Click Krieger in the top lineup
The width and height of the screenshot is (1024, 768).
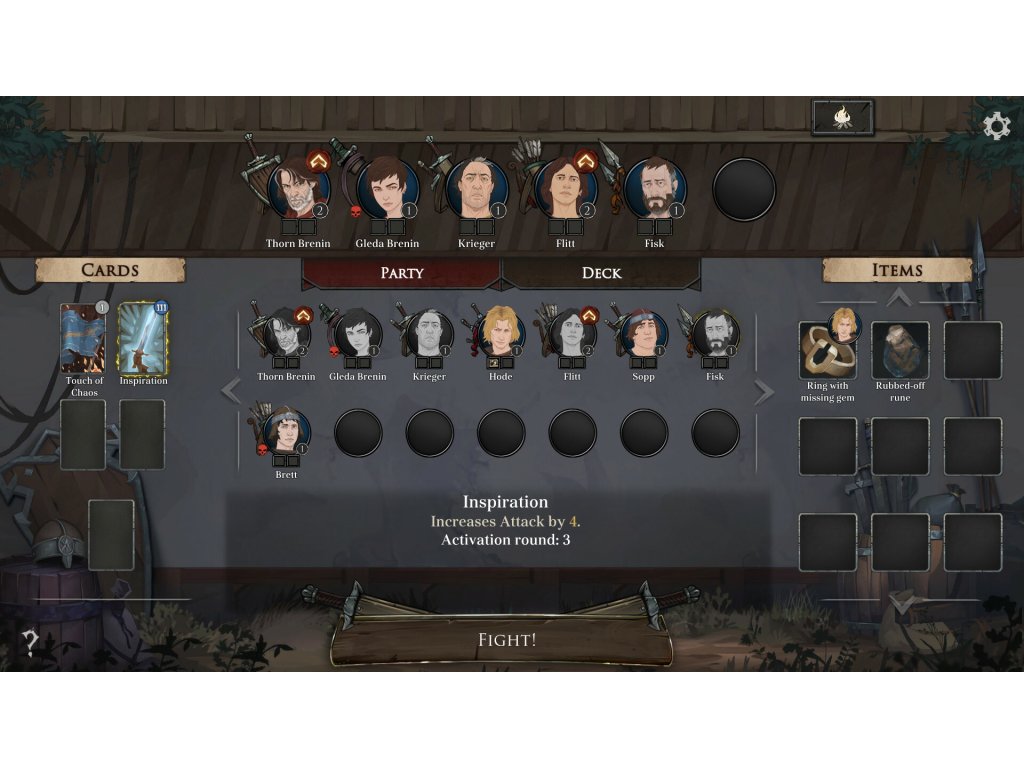[477, 189]
